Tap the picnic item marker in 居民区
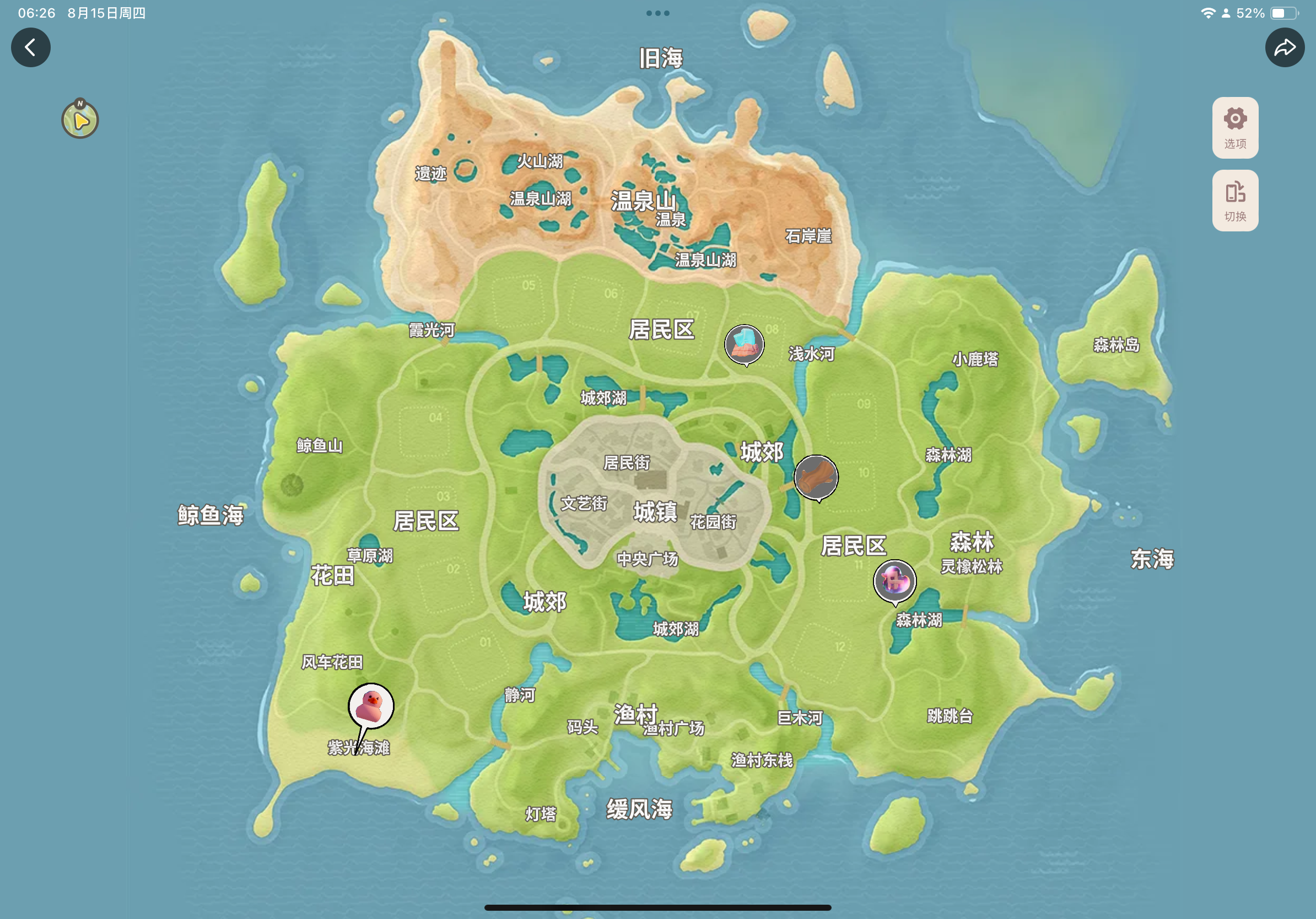1316x919 pixels. pyautogui.click(x=745, y=344)
